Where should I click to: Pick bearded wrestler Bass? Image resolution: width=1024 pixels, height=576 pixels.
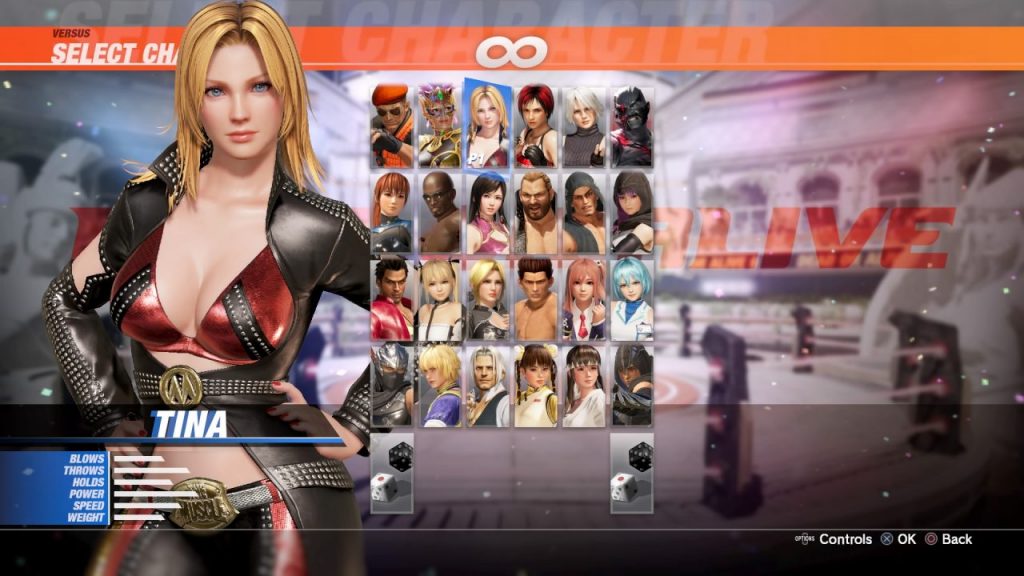[536, 212]
